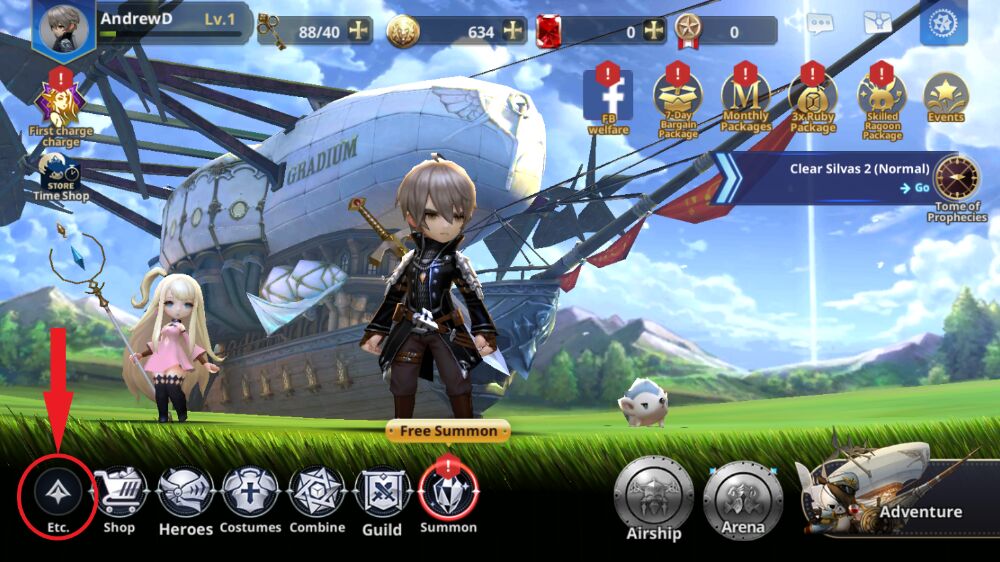
Task: View the Monthly Packages offer
Action: click(x=745, y=97)
